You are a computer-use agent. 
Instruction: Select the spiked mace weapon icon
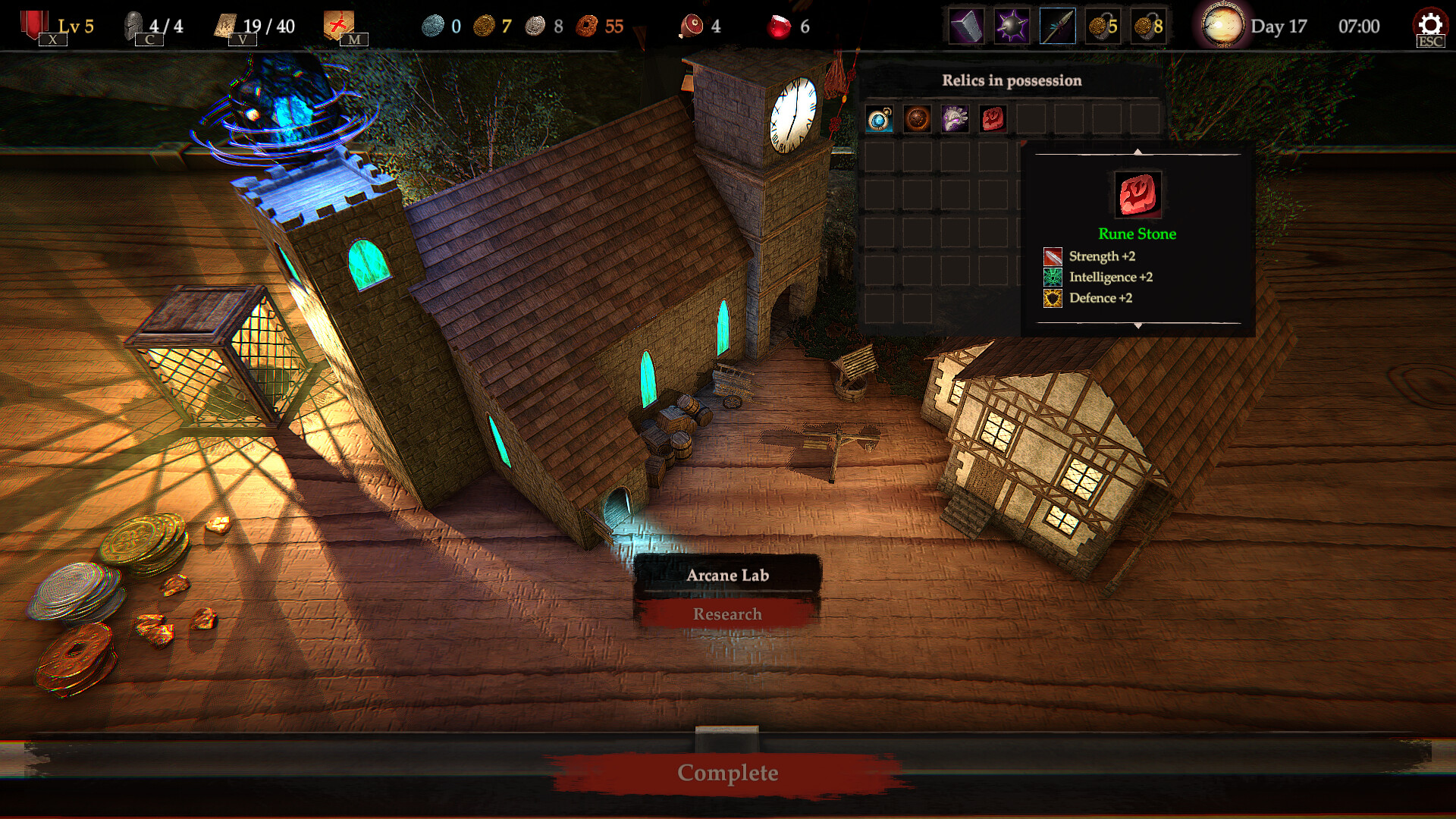click(x=1012, y=24)
